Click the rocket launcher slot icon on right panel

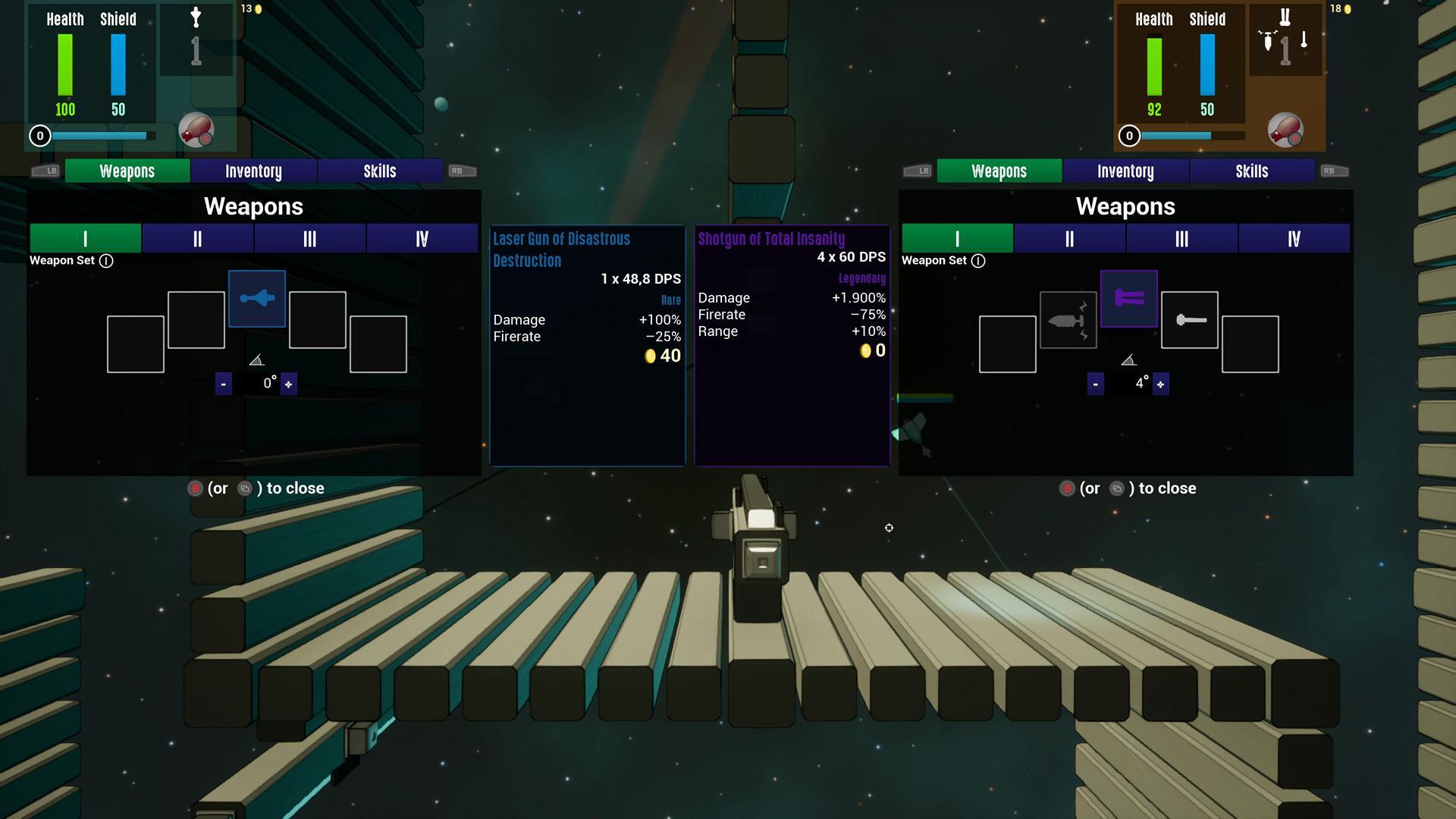tap(1068, 321)
